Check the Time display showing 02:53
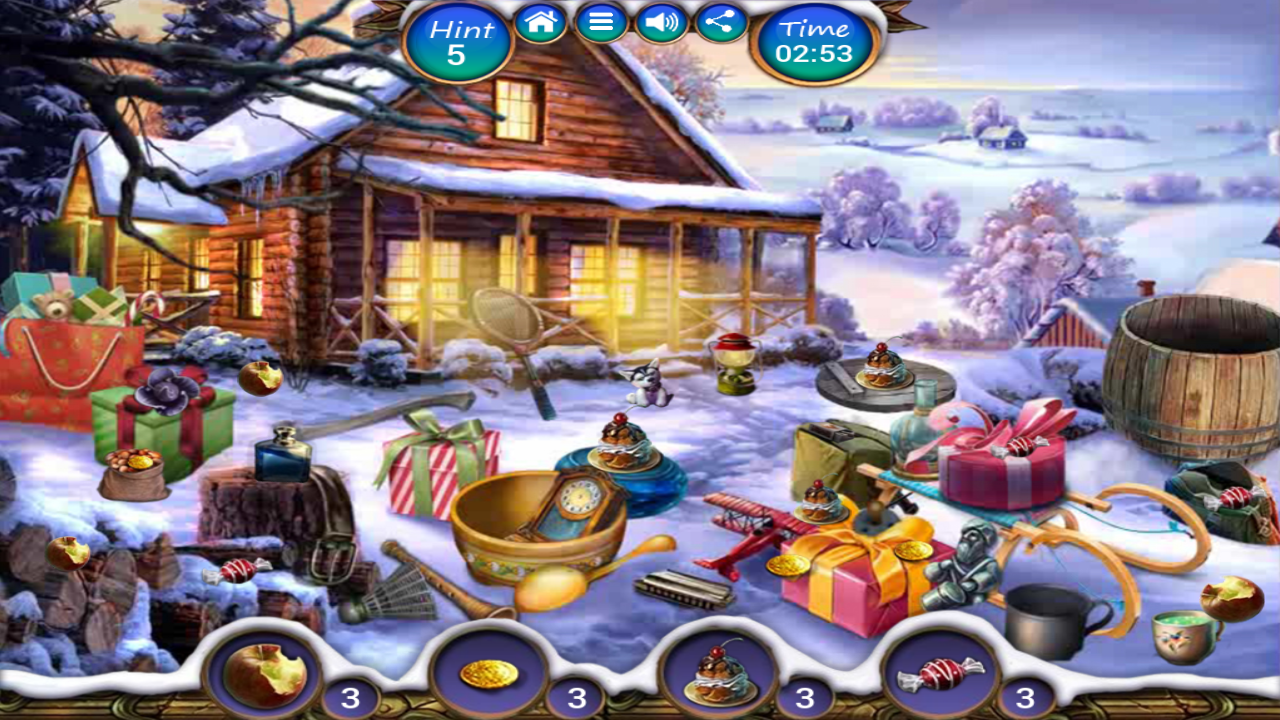Image resolution: width=1280 pixels, height=720 pixels. point(816,42)
